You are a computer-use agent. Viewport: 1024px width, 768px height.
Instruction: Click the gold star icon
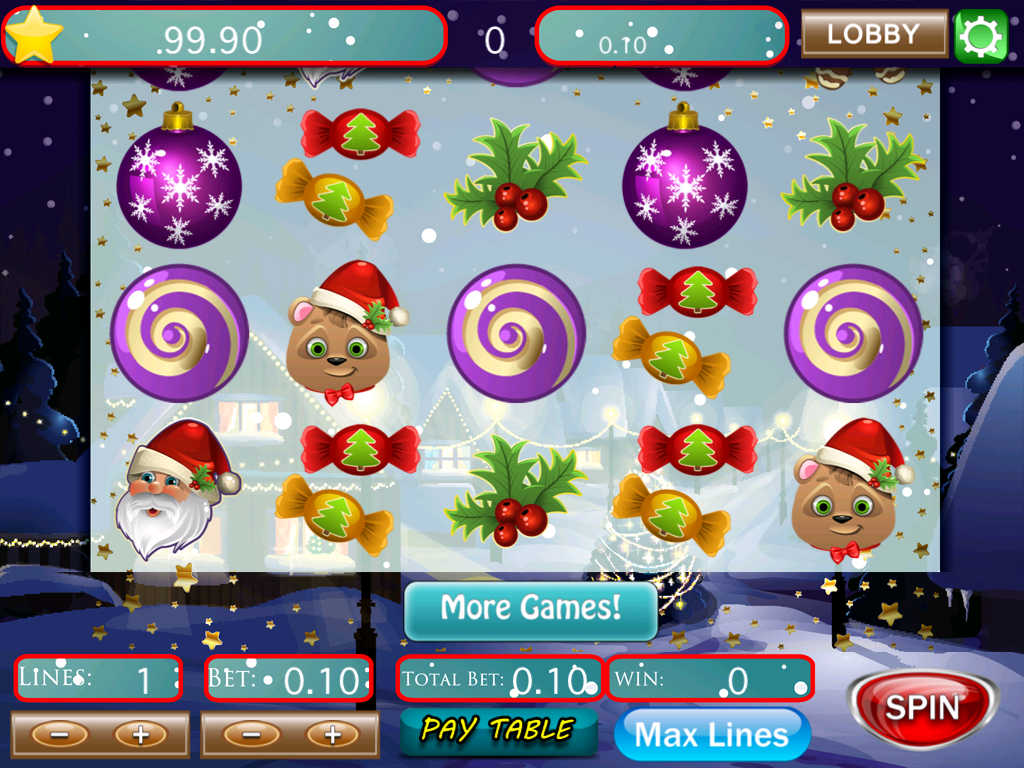pos(34,34)
